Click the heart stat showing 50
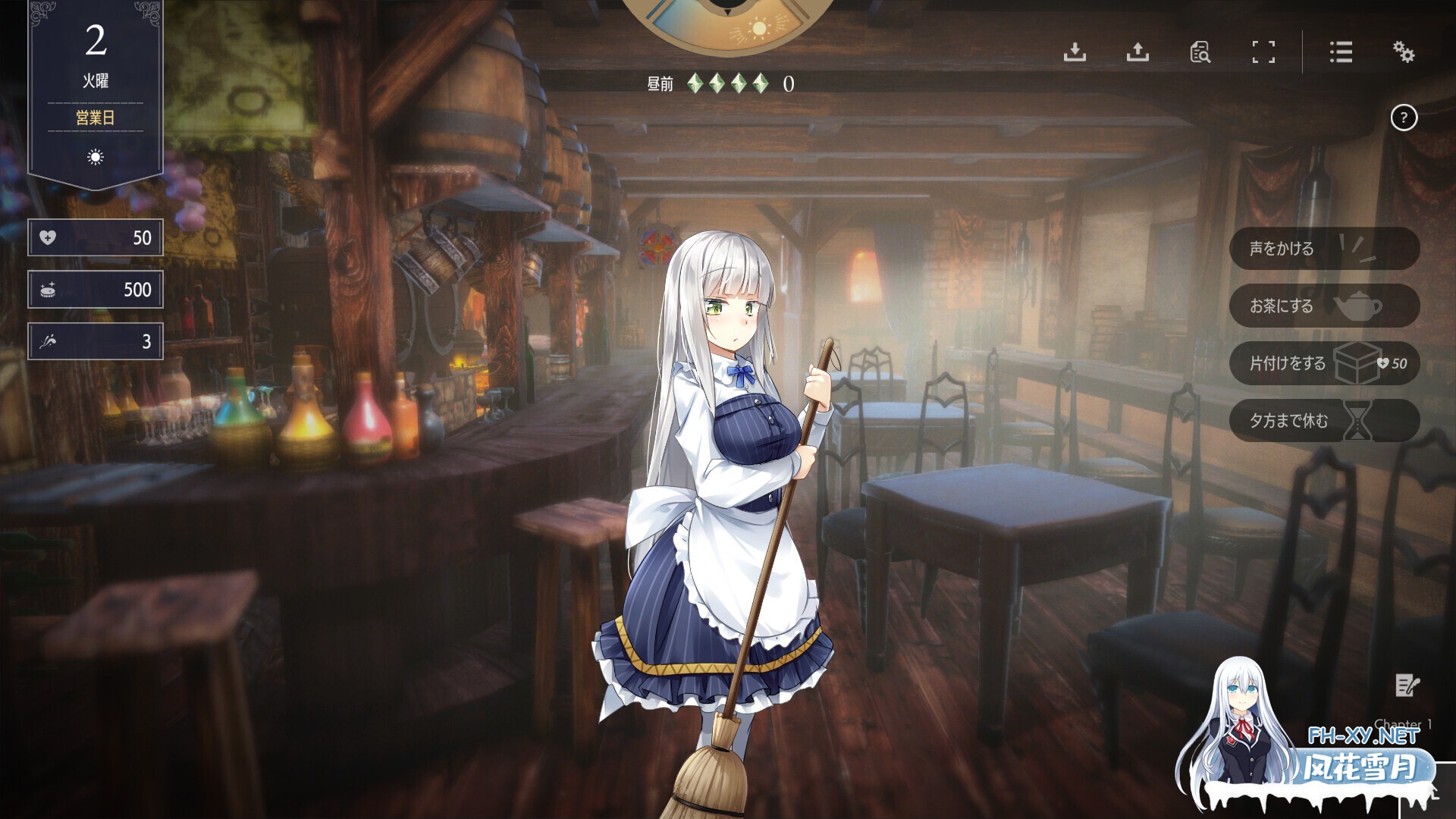 (95, 237)
